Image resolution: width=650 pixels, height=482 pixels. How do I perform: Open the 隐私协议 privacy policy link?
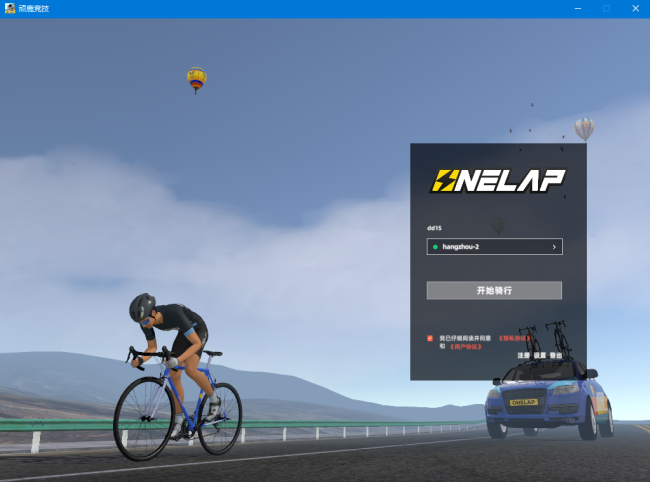coord(513,339)
